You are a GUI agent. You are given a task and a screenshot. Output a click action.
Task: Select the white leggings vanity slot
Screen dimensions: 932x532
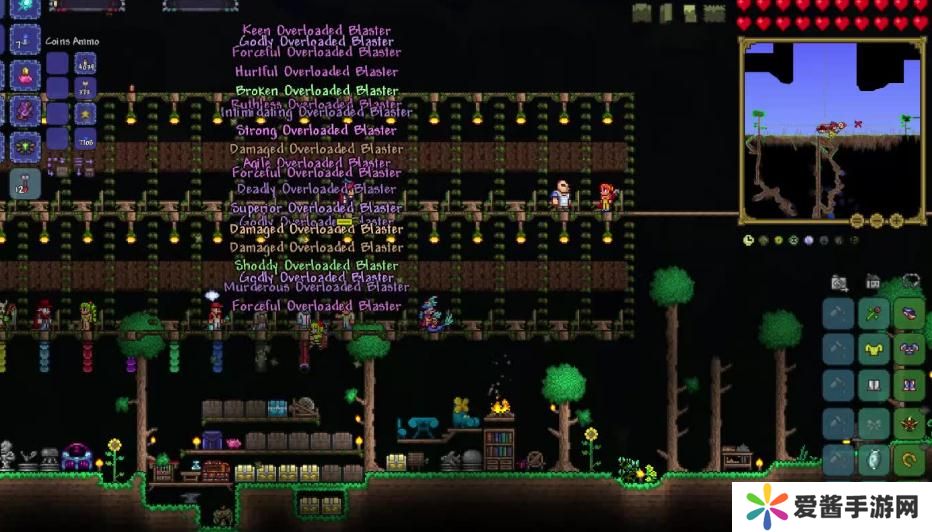click(x=873, y=385)
